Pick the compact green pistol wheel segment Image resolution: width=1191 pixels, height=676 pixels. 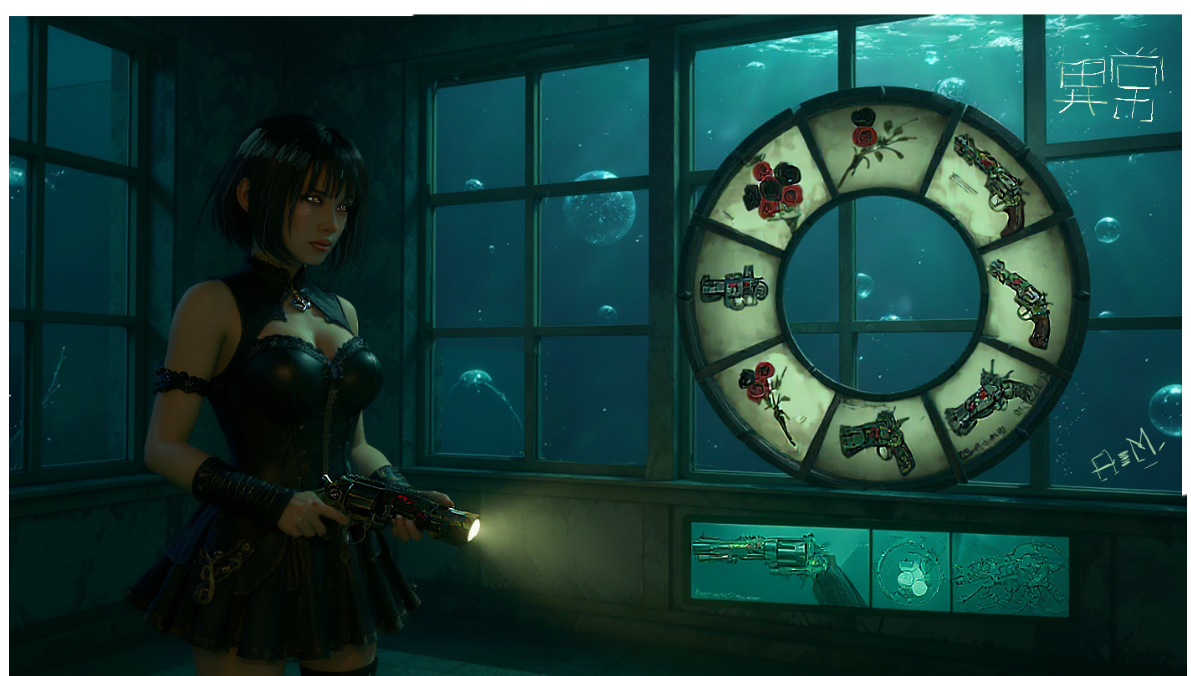876,438
